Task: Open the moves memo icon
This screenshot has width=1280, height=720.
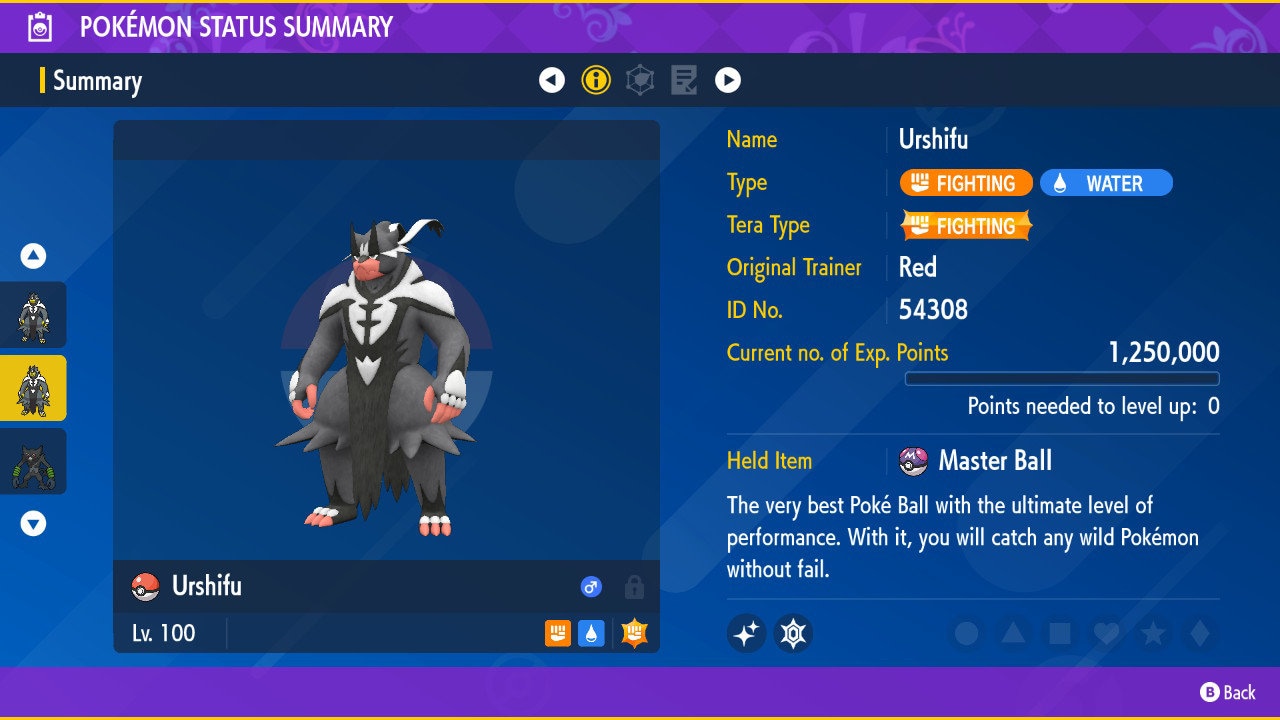Action: [x=684, y=80]
